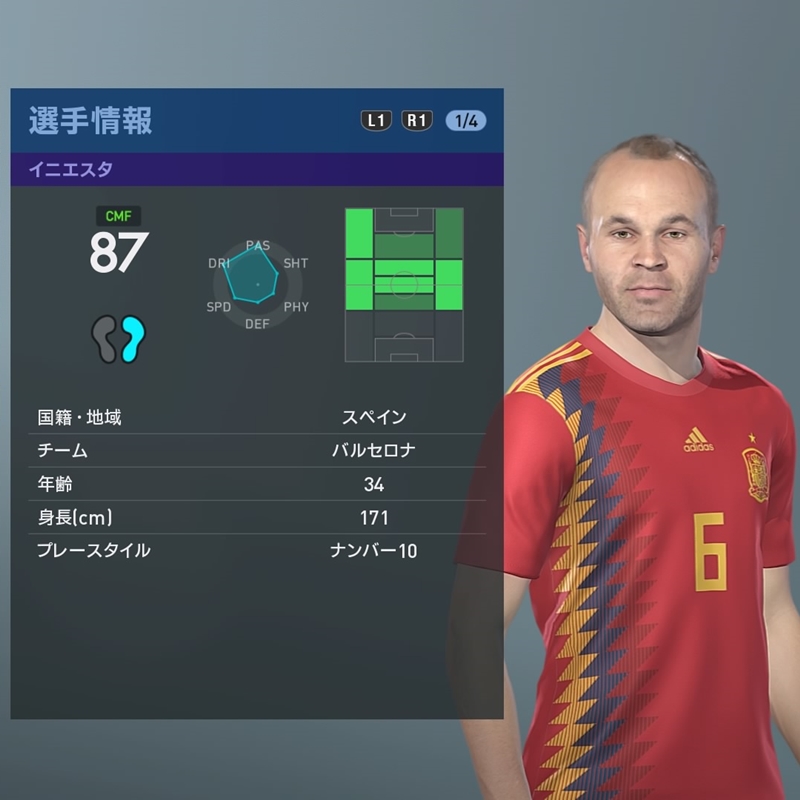
Task: Select the イニエスタ player name bar
Action: [x=257, y=169]
